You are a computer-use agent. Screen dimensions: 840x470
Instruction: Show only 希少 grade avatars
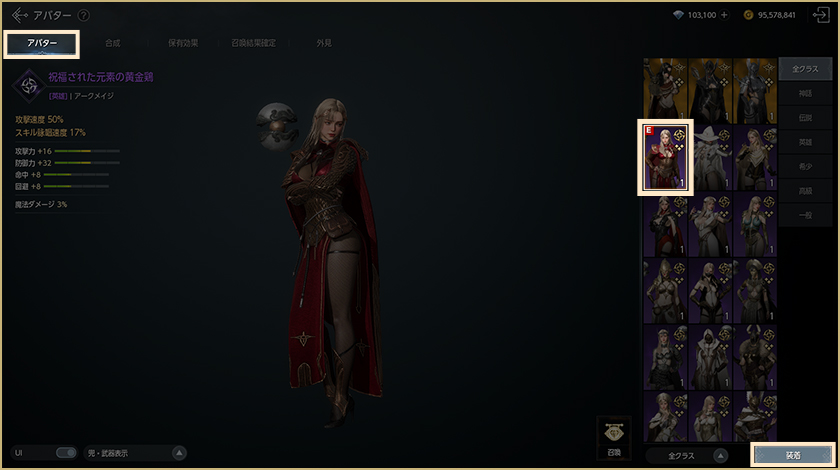(805, 167)
